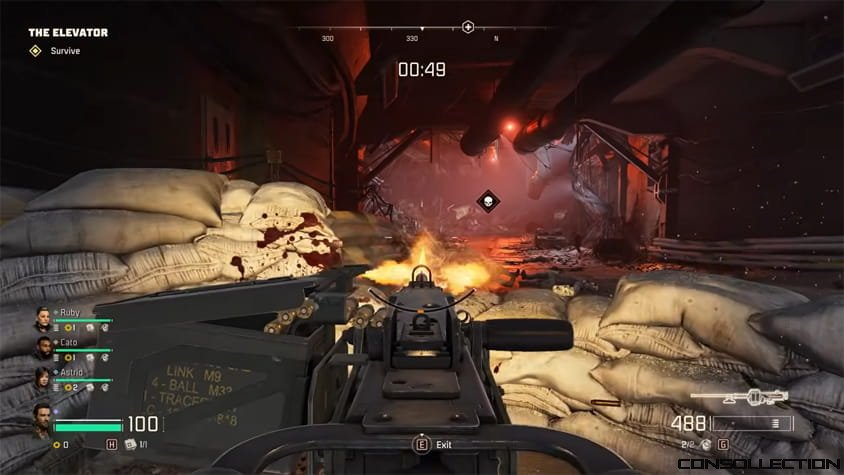The width and height of the screenshot is (844, 475).
Task: Click your own character portrait
Action: point(42,419)
